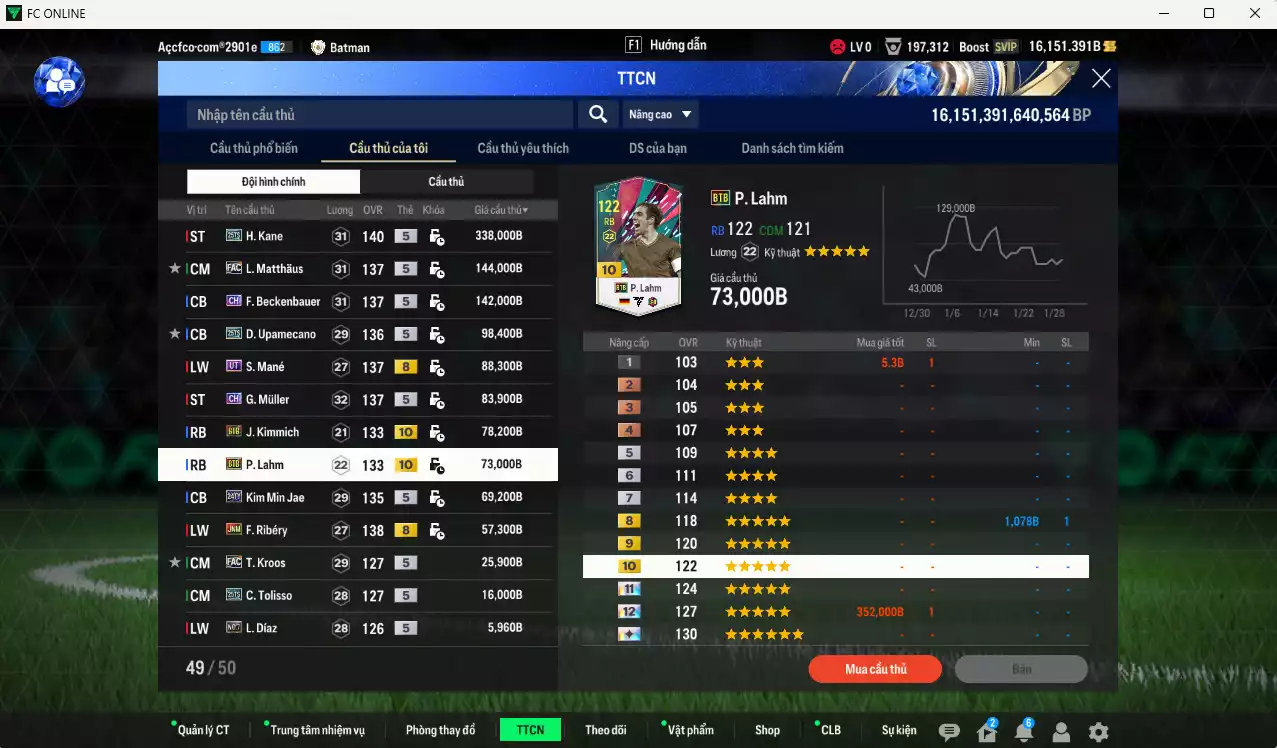1277x748 pixels.
Task: Click the player name search field
Action: coord(380,115)
